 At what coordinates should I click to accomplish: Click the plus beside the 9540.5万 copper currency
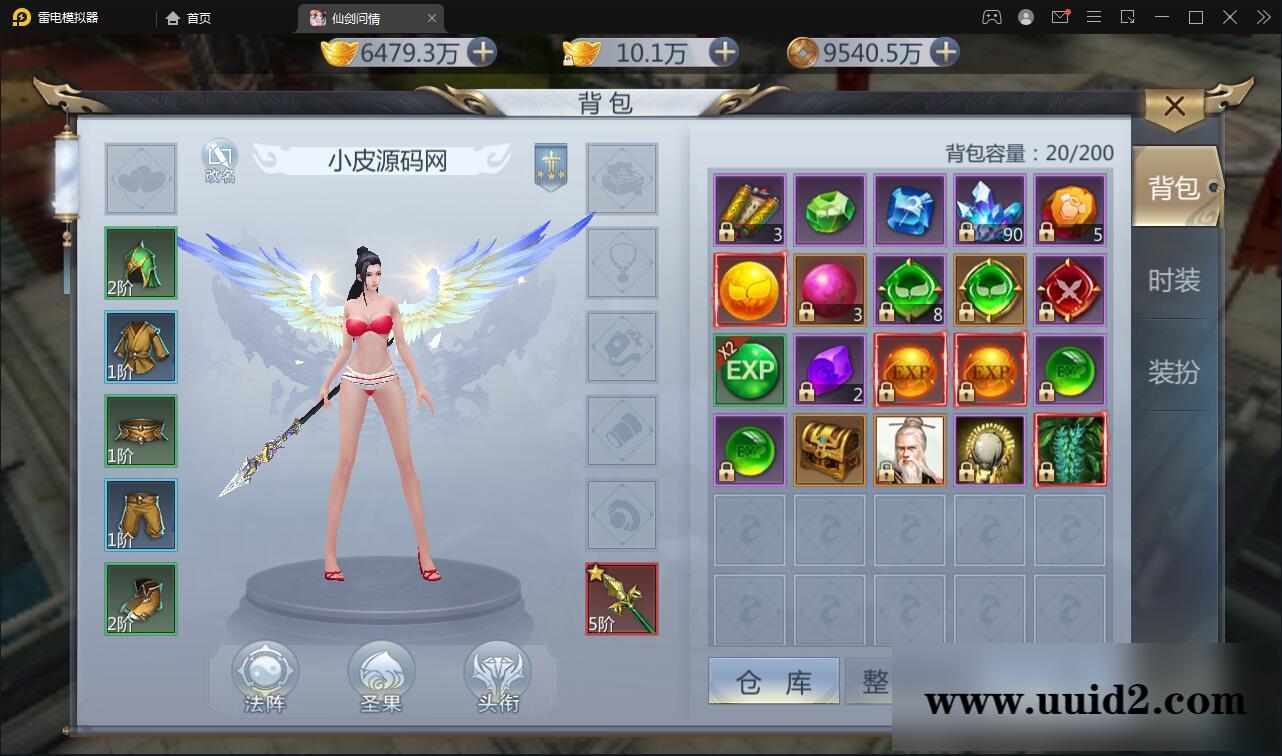pyautogui.click(x=941, y=53)
